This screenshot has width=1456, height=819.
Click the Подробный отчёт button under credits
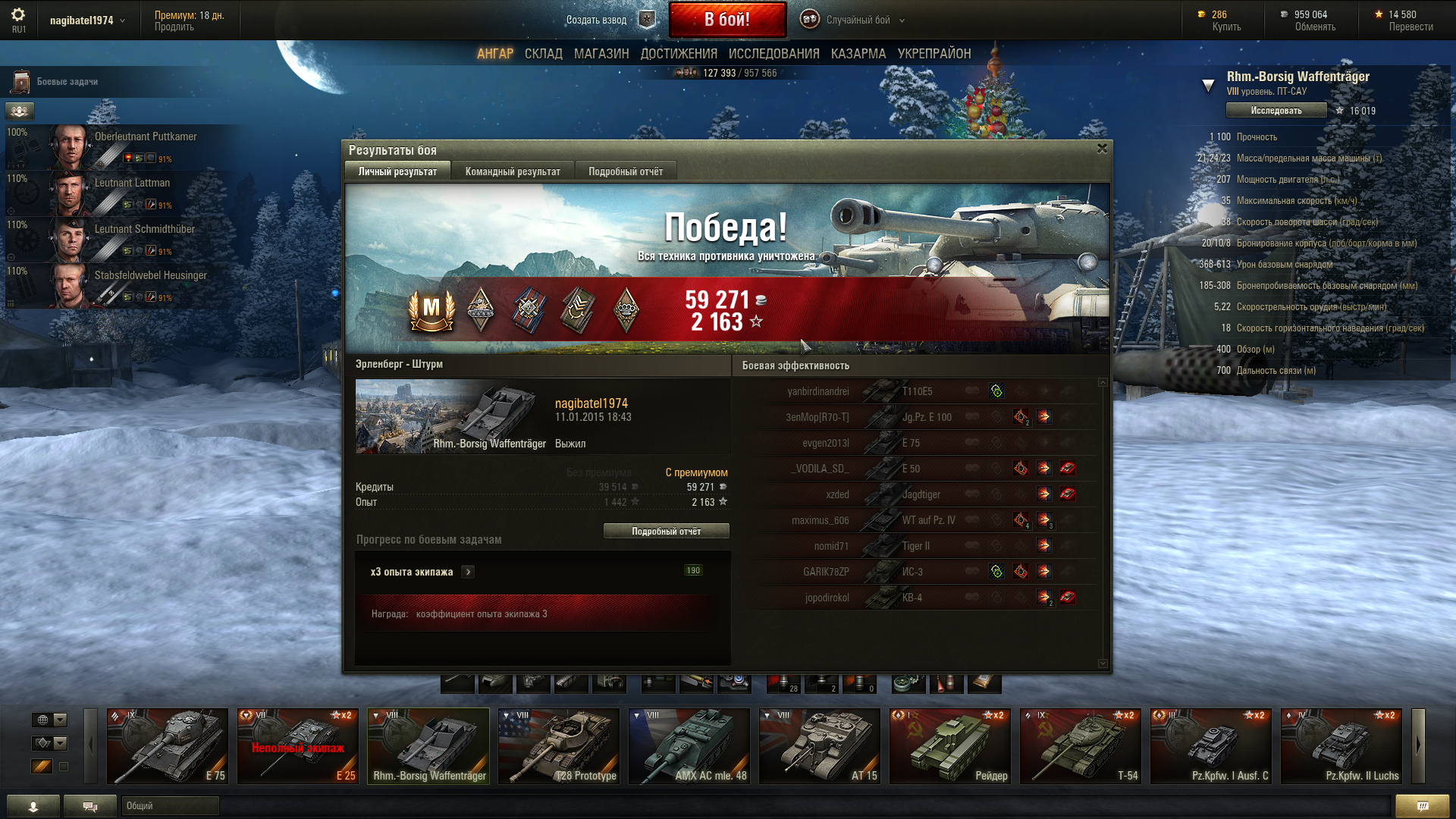666,532
